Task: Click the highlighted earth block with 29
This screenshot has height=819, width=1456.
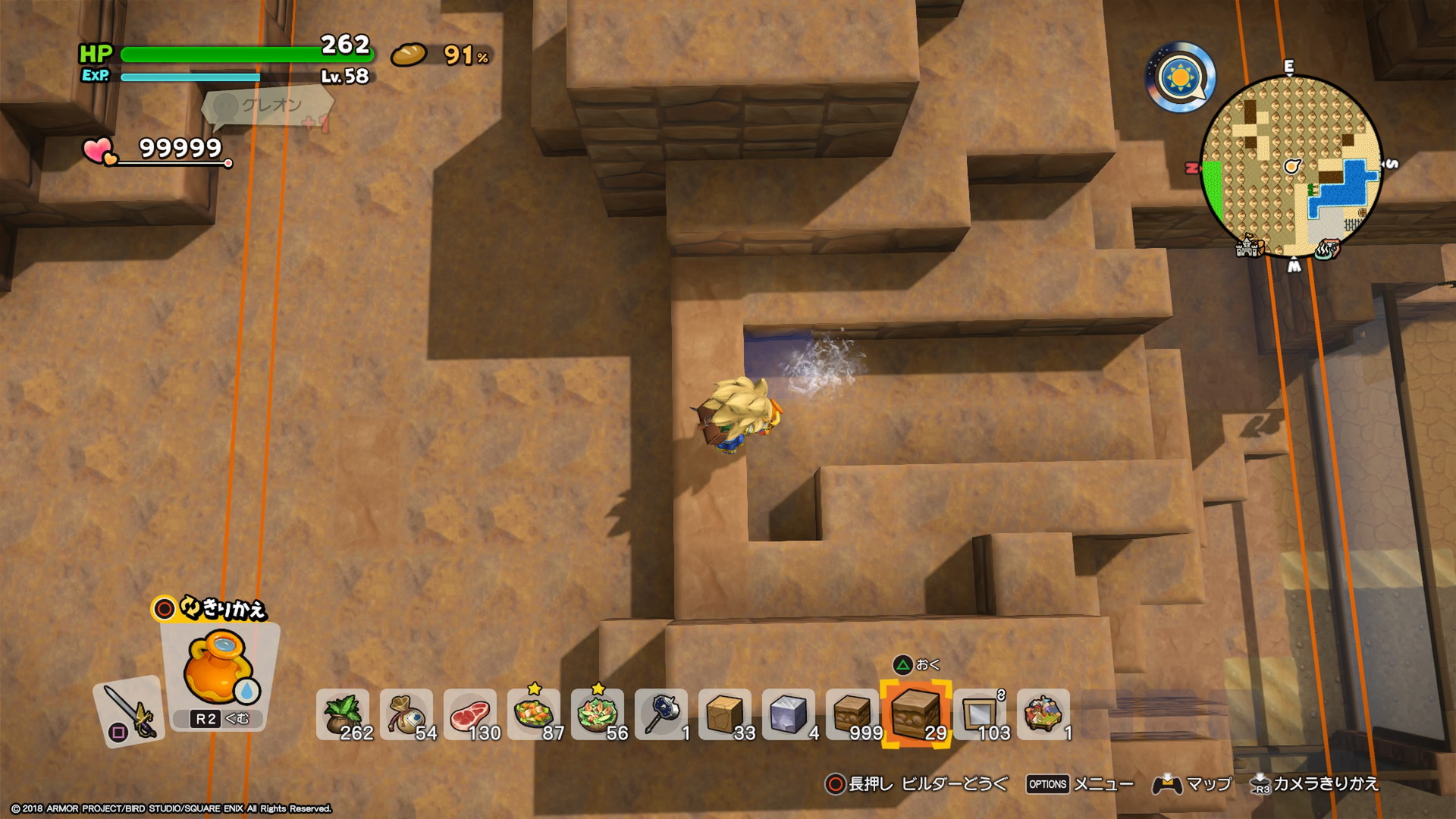Action: 916,714
